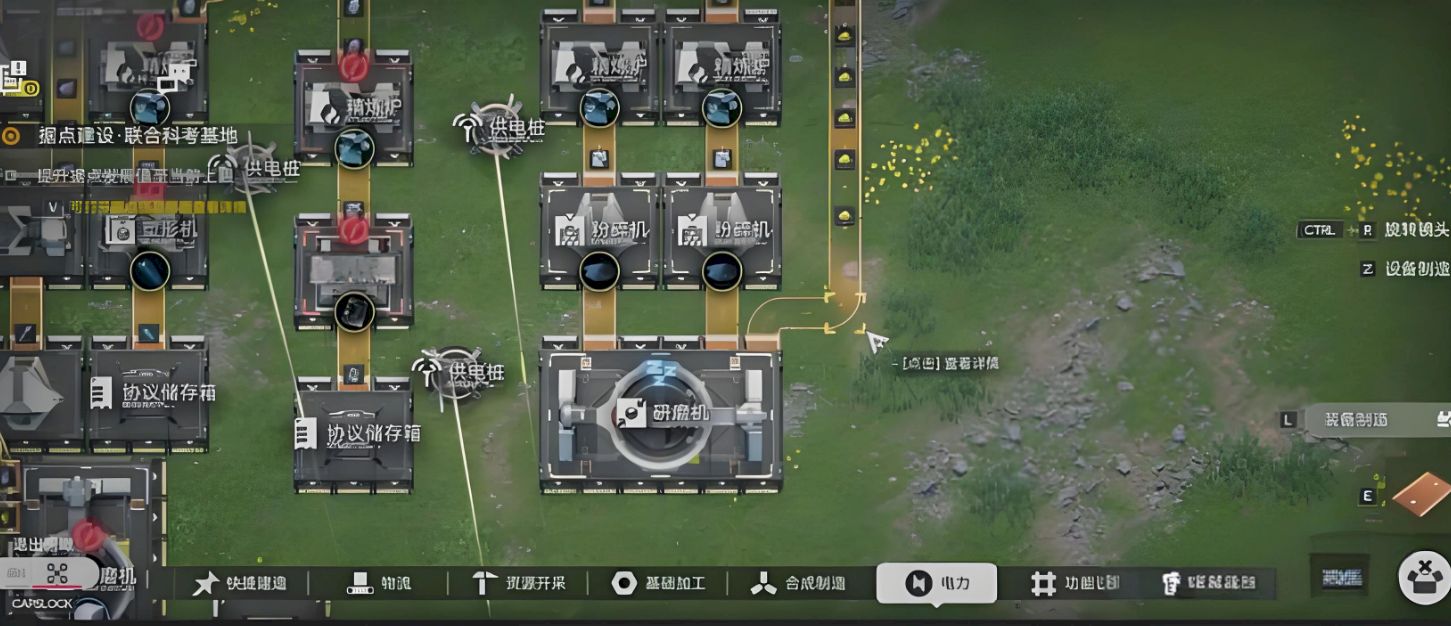This screenshot has width=1451, height=626.
Task: Click the round crate button with X
Action: [x=1423, y=578]
